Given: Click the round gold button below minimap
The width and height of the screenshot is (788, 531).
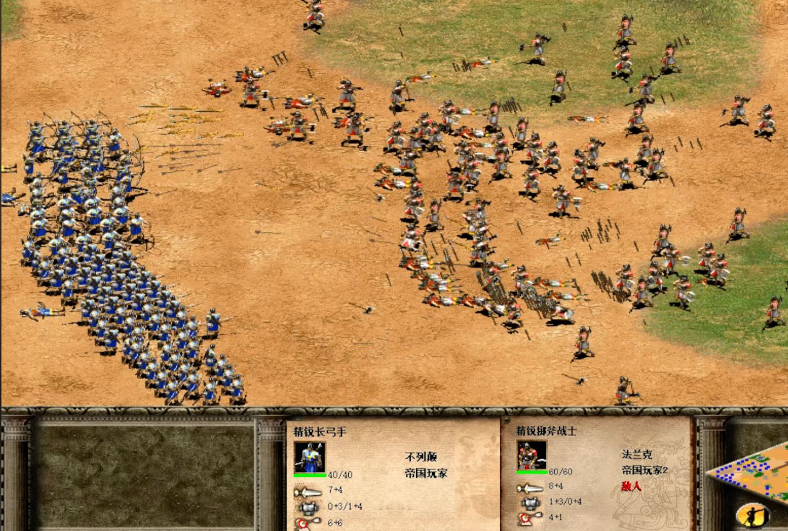Looking at the screenshot, I should point(757,514).
